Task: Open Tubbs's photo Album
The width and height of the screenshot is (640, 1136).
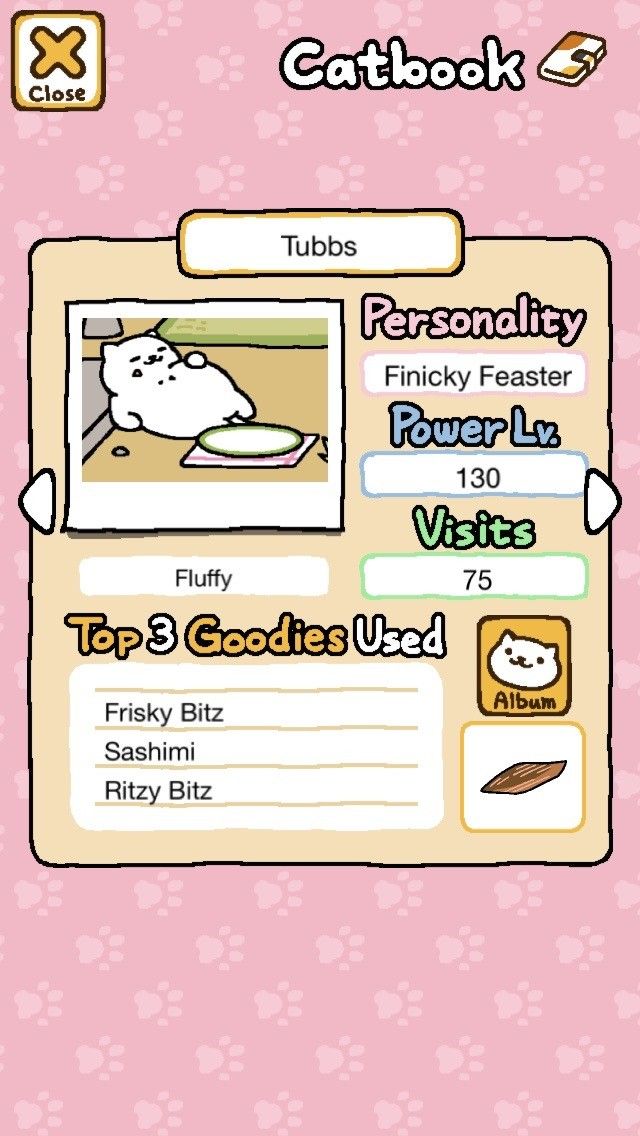Action: [523, 666]
